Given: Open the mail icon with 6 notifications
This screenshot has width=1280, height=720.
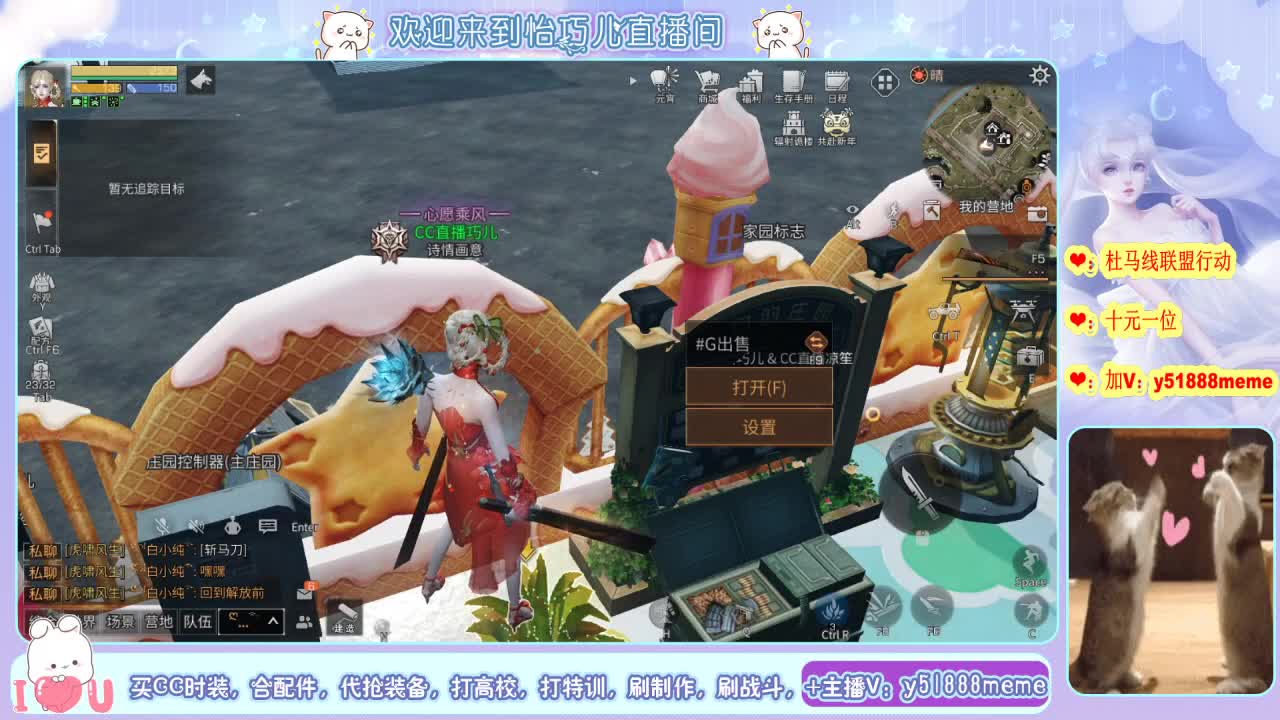Looking at the screenshot, I should pyautogui.click(x=304, y=594).
